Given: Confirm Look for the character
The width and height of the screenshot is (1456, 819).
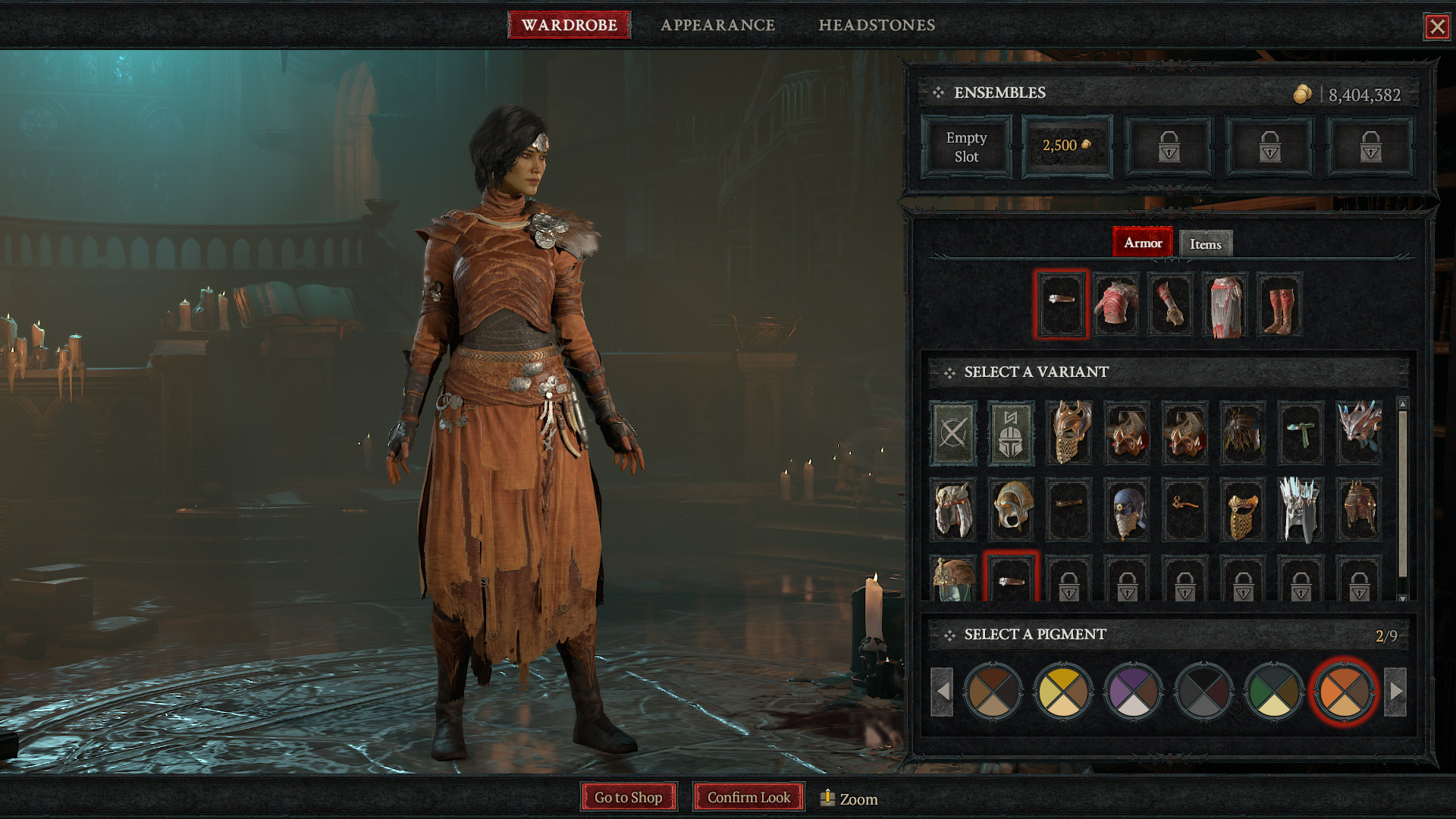Looking at the screenshot, I should click(748, 798).
